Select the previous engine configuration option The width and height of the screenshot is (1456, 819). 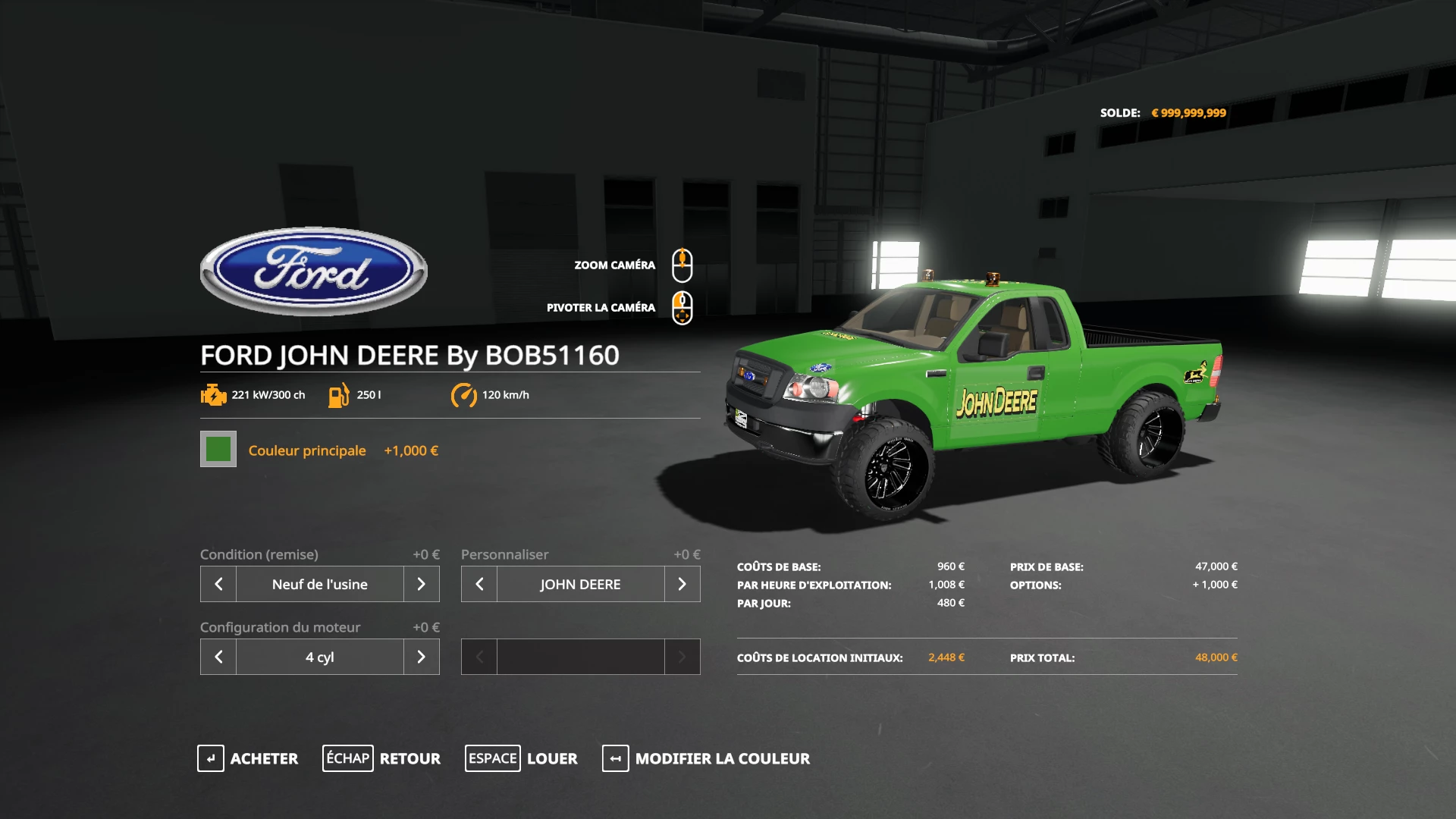coord(218,657)
